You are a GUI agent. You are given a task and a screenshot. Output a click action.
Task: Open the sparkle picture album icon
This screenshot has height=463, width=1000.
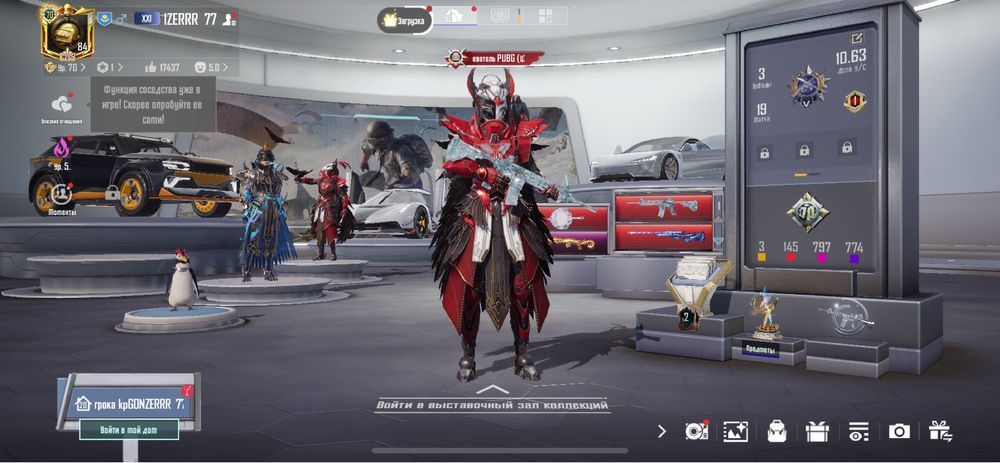[x=736, y=431]
